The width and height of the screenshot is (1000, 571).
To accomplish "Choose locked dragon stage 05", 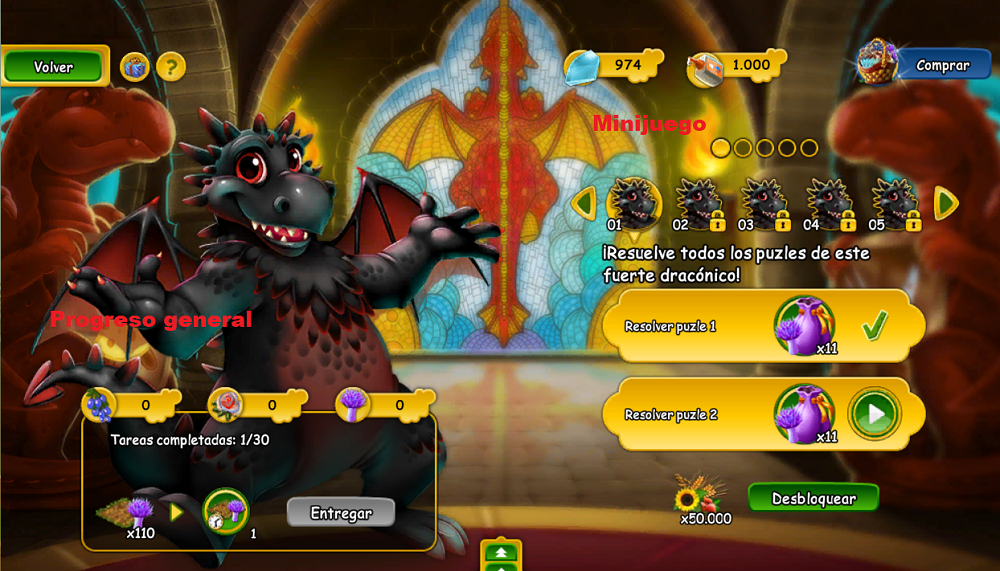I will [x=895, y=203].
